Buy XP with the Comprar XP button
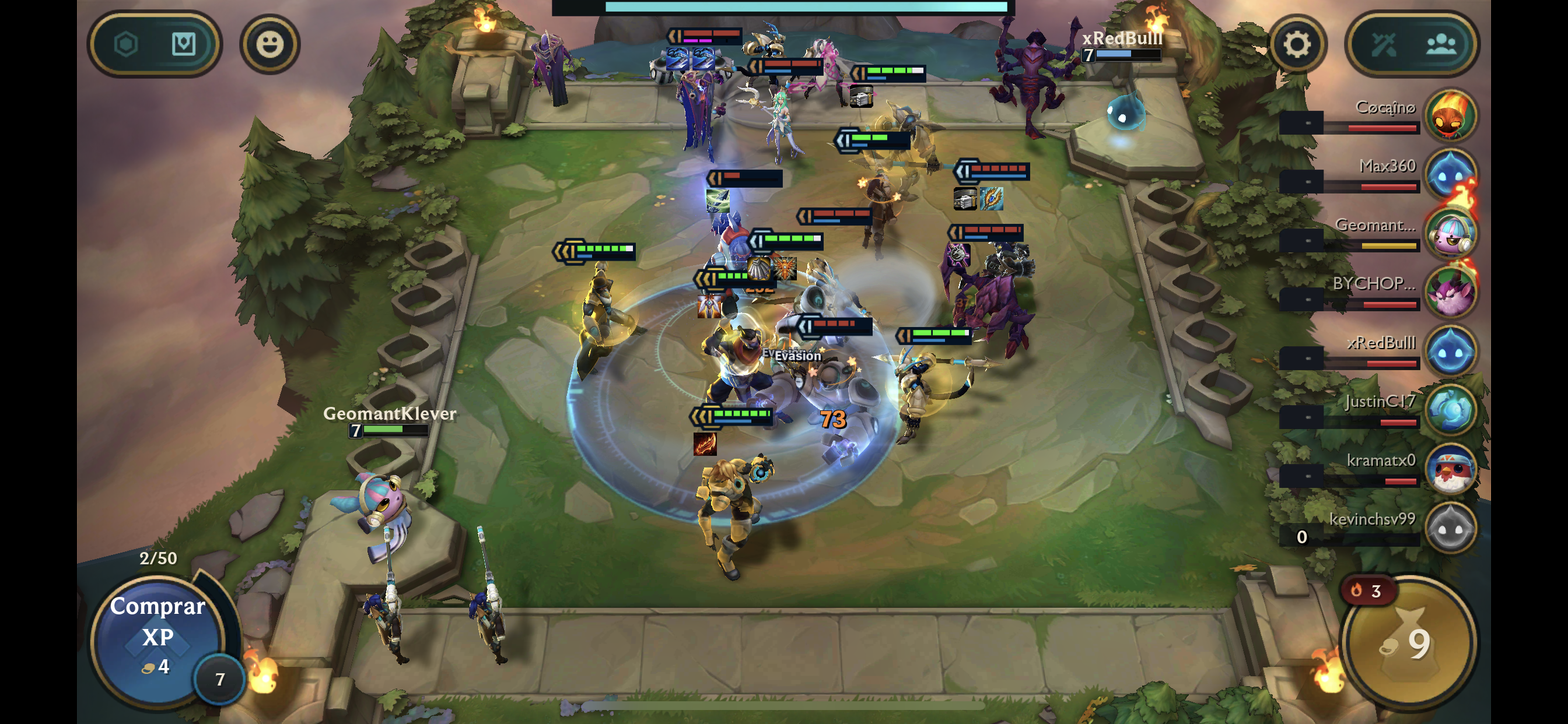Viewport: 1568px width, 724px height. click(157, 636)
